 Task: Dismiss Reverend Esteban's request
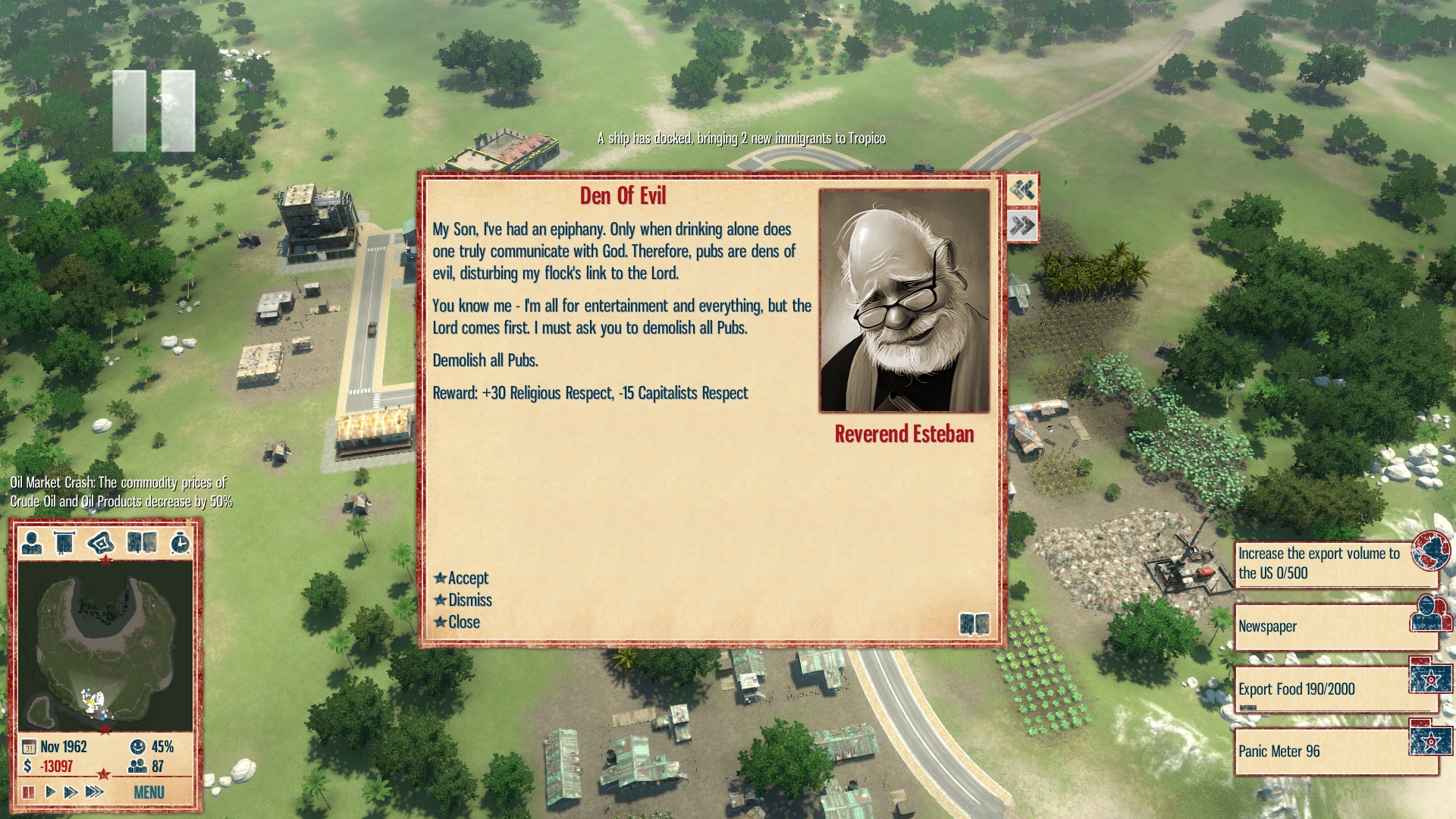pos(469,601)
